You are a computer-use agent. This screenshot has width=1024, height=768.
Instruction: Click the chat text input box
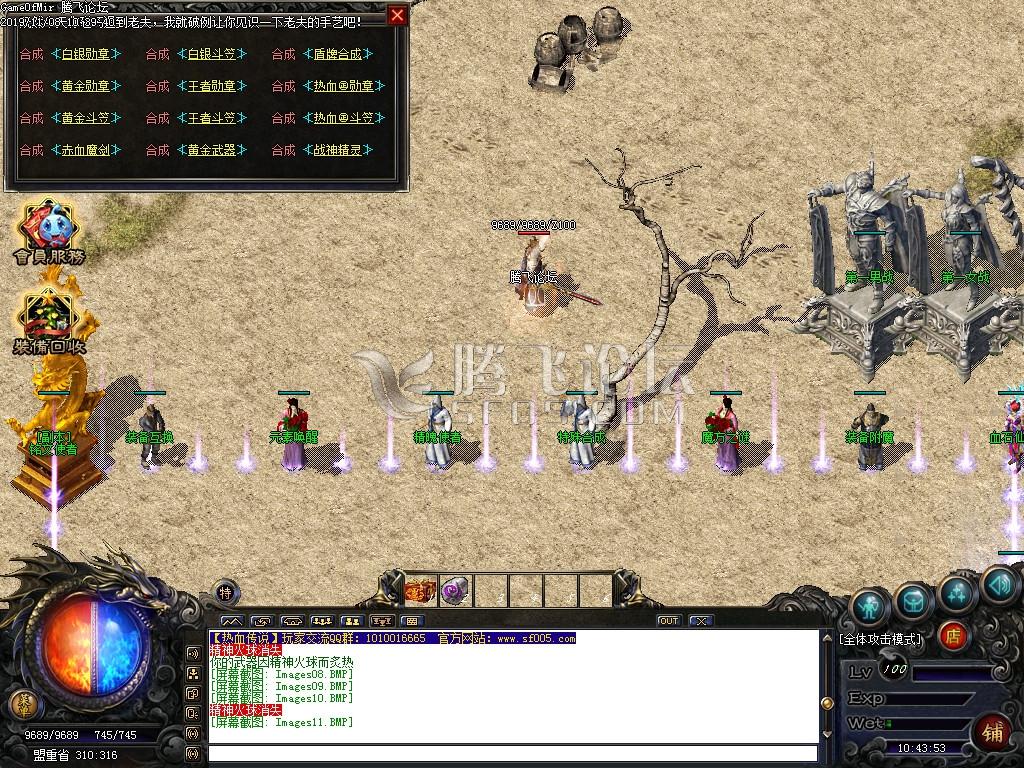coord(510,753)
